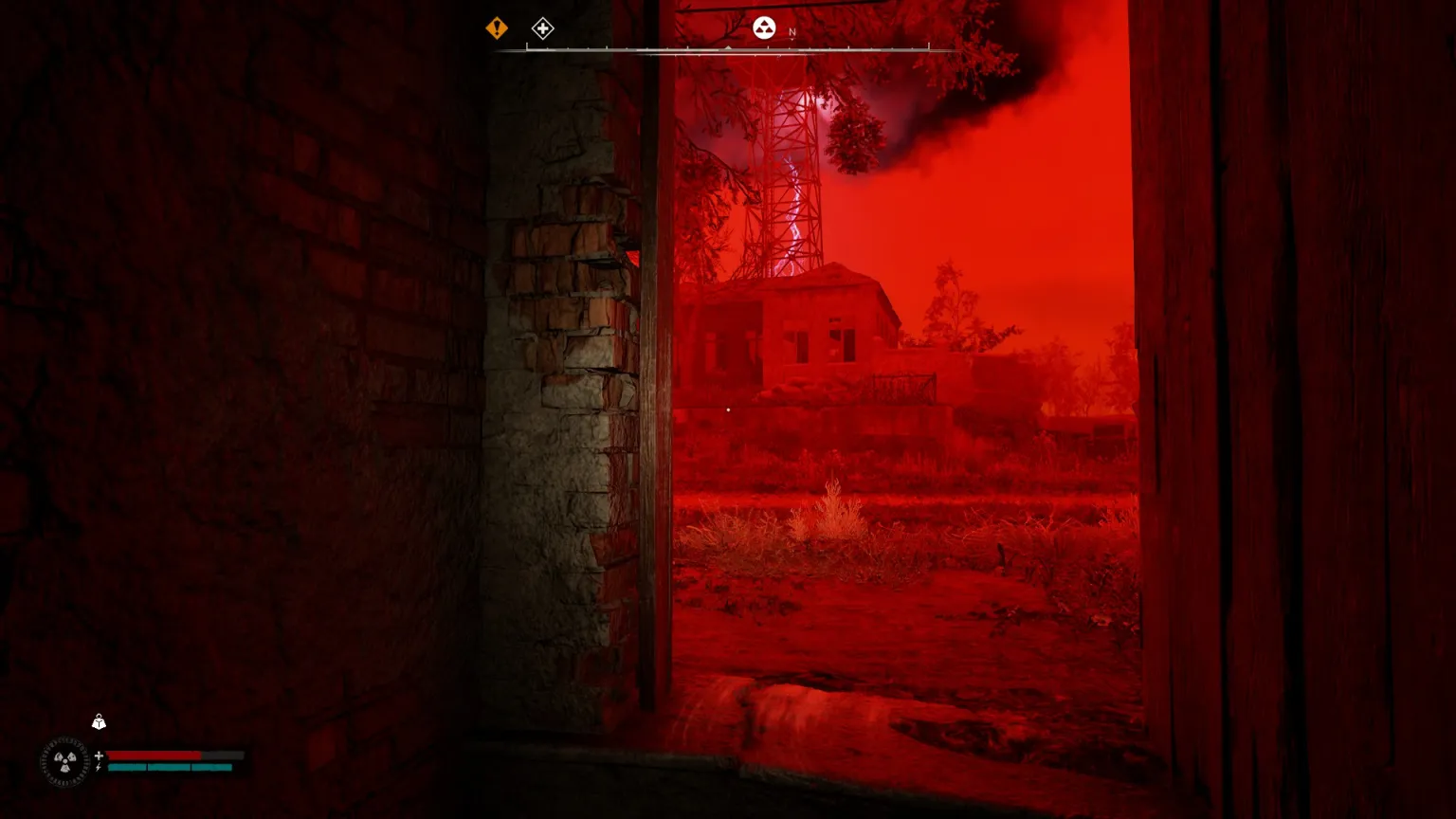Click the stamina lightning bolt icon
This screenshot has height=819, width=1456.
[98, 767]
